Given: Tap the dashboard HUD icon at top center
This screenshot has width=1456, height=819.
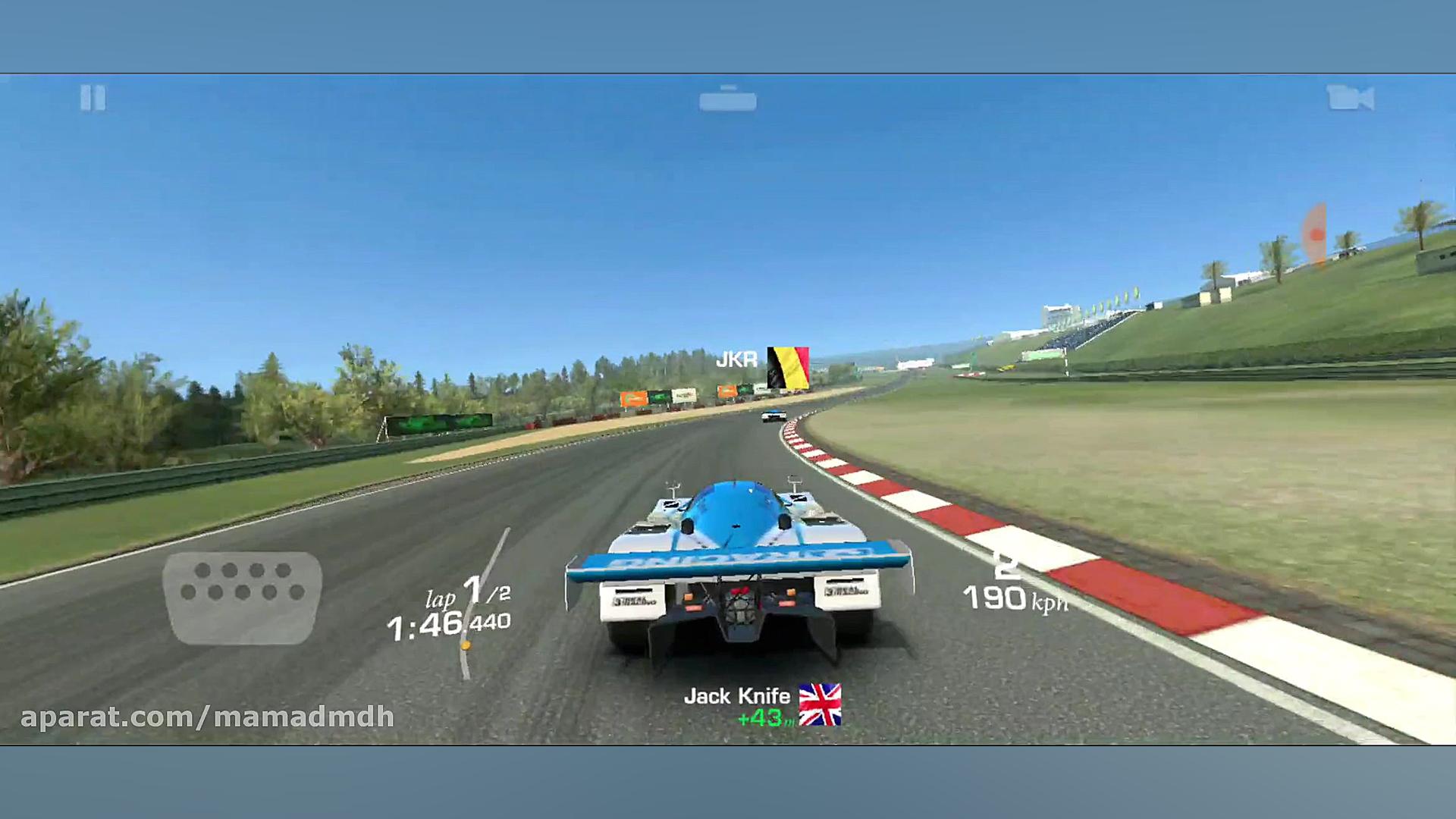Looking at the screenshot, I should (x=730, y=99).
